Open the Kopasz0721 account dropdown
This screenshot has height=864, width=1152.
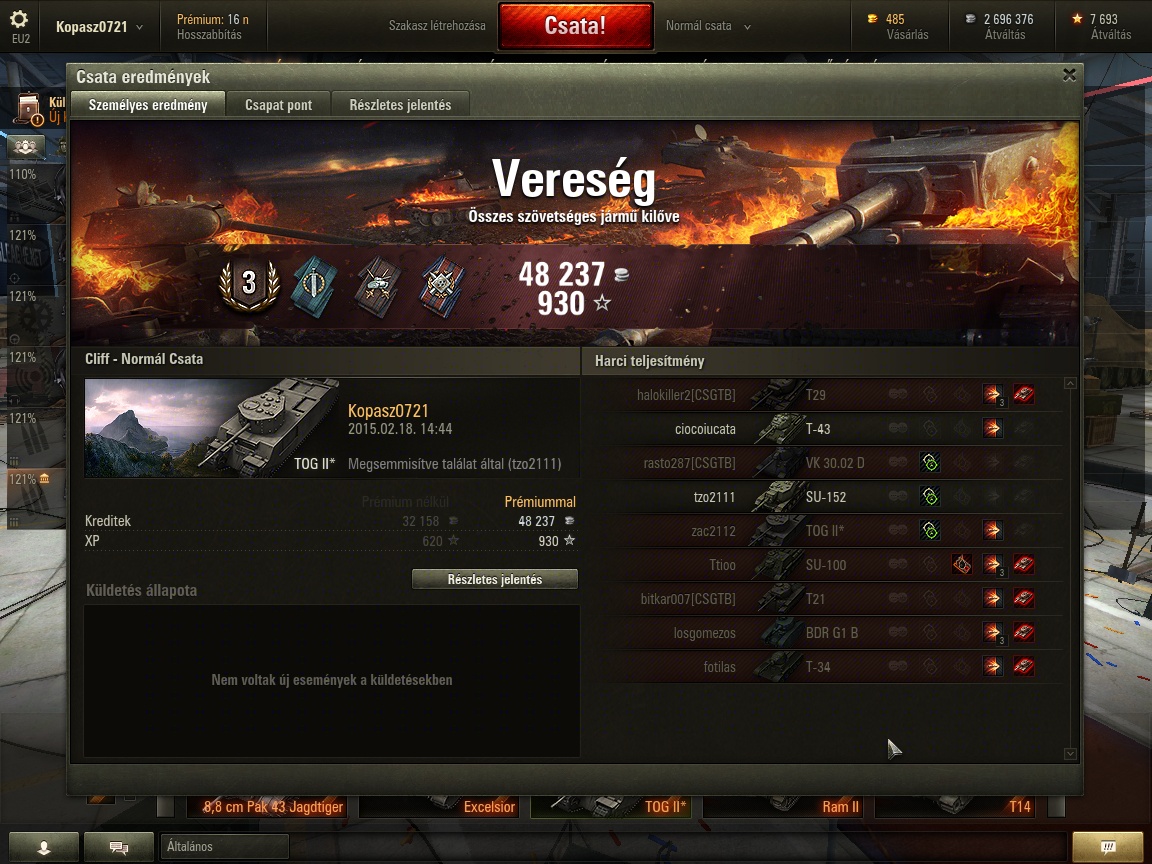click(x=99, y=27)
